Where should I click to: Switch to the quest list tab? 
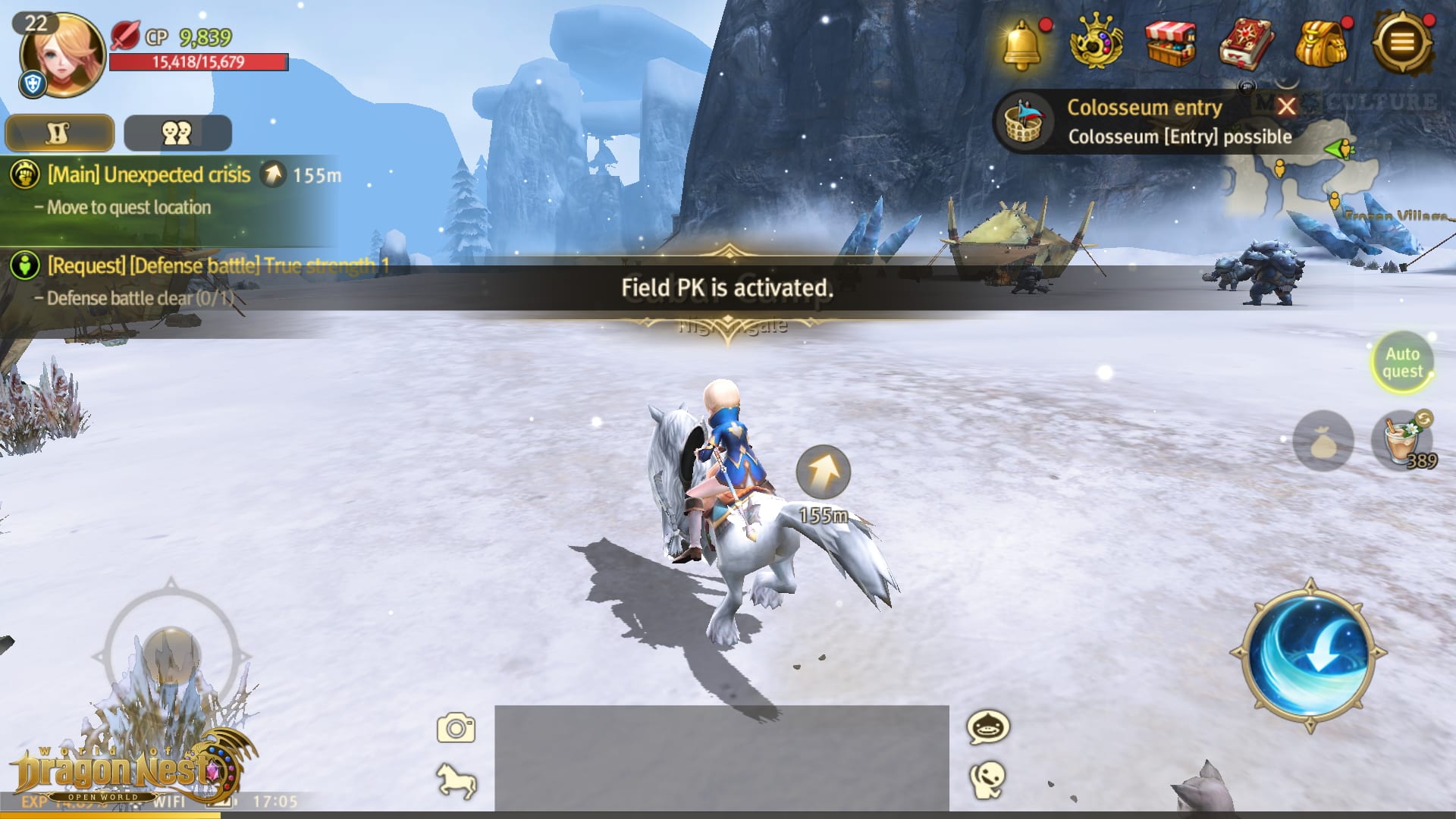pyautogui.click(x=60, y=133)
